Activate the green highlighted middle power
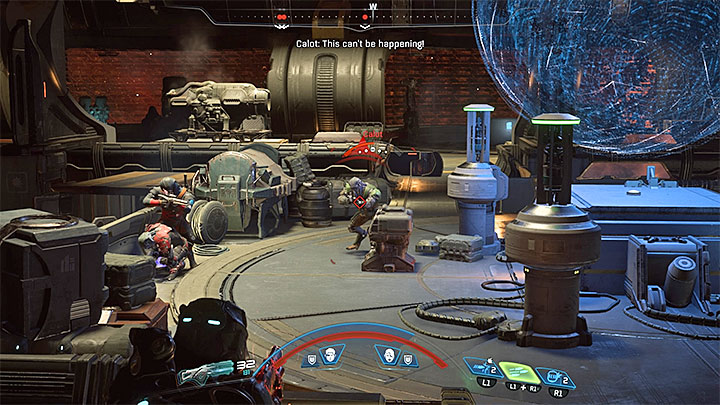 point(514,371)
